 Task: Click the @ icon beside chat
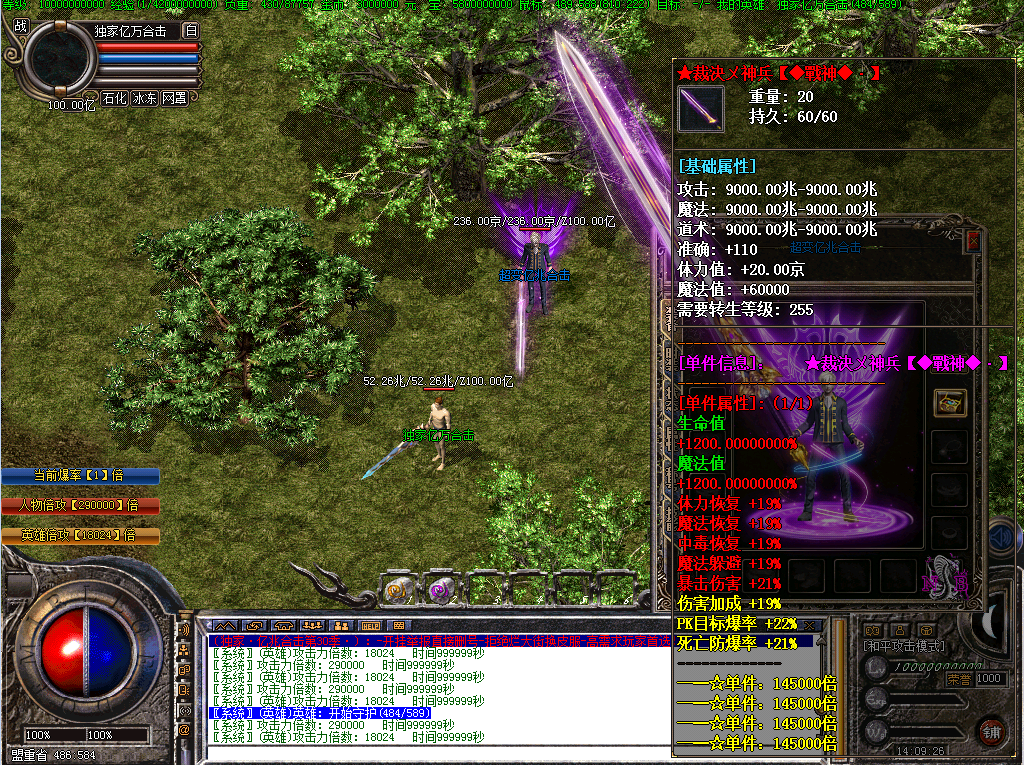(x=184, y=730)
